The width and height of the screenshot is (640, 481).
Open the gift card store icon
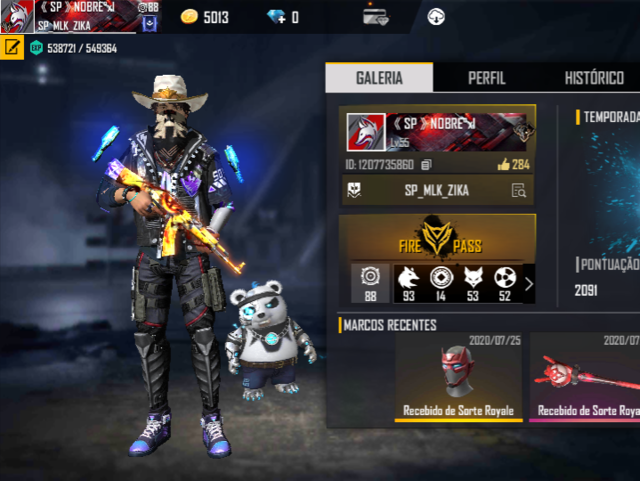pos(375,16)
